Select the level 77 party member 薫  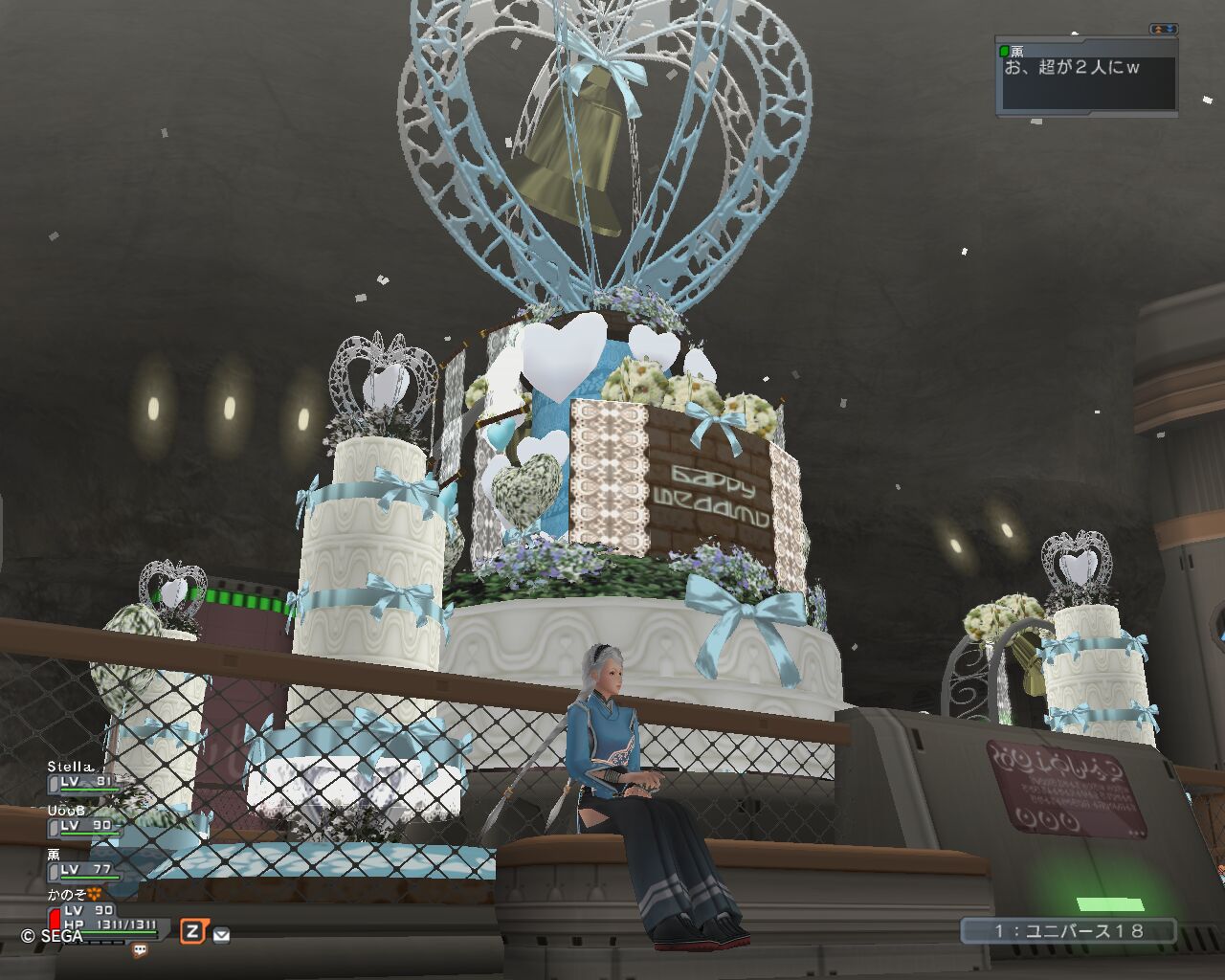point(55,855)
